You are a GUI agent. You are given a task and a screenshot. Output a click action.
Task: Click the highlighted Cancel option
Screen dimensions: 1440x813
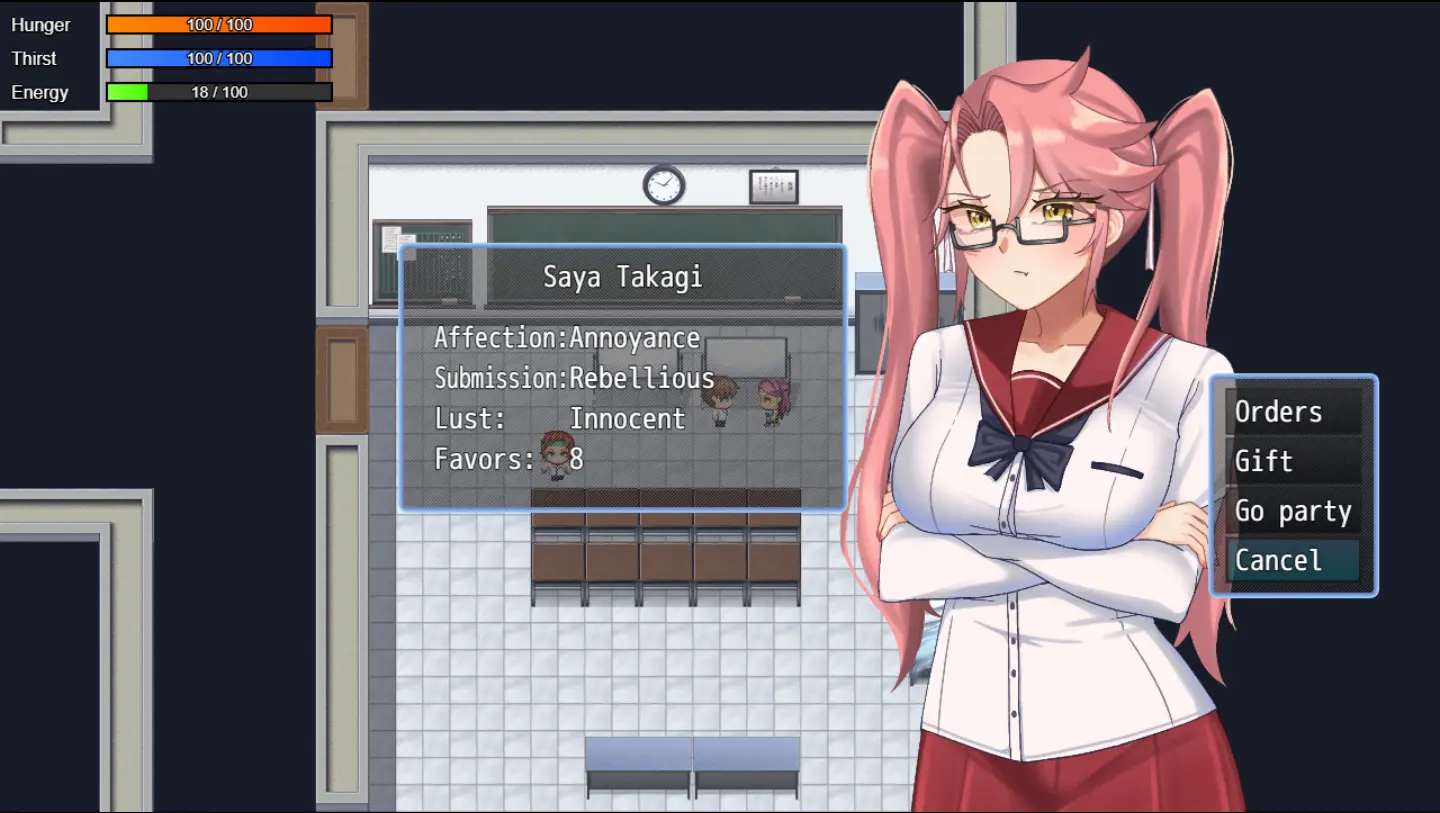(x=1281, y=561)
